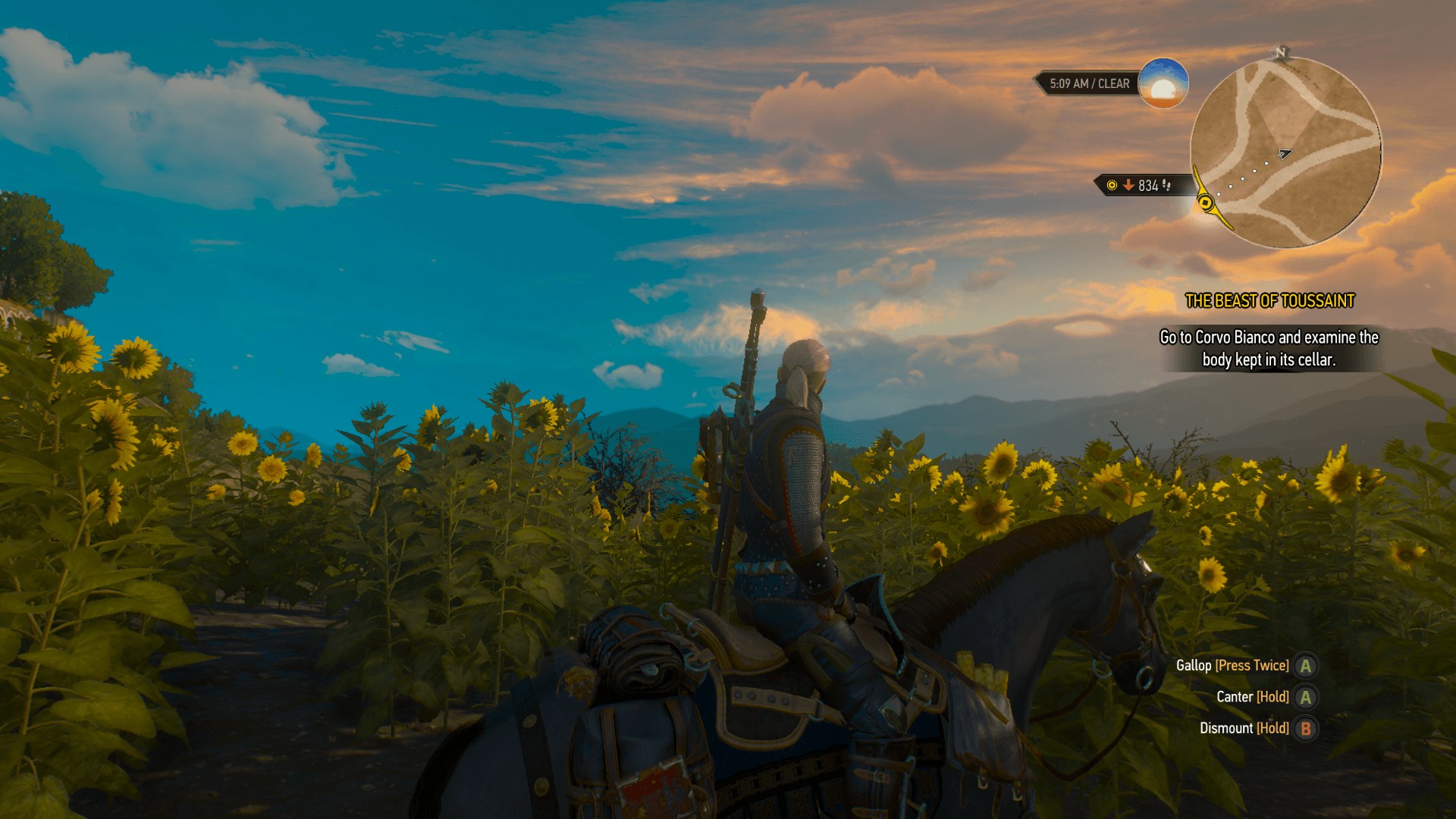1456x819 pixels.
Task: Select the yellow quest marker on minimap edge
Action: tap(1205, 202)
